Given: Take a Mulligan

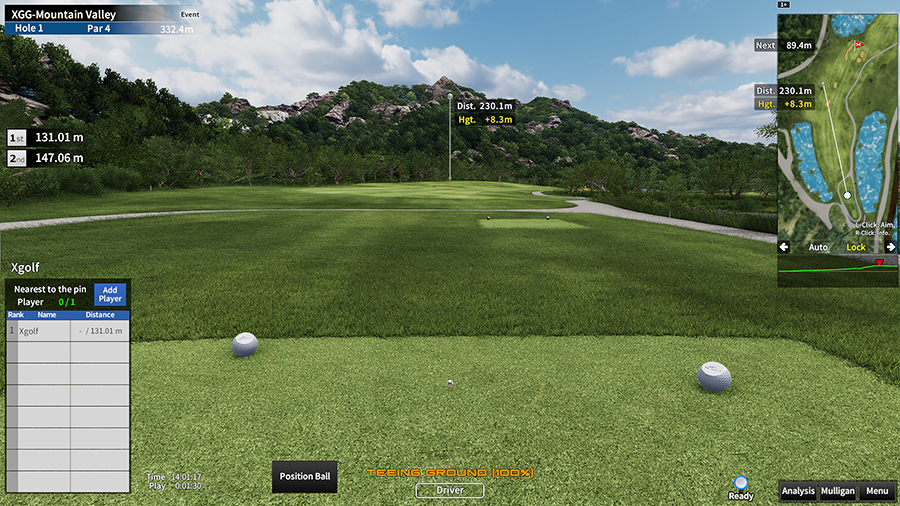Looking at the screenshot, I should point(837,491).
